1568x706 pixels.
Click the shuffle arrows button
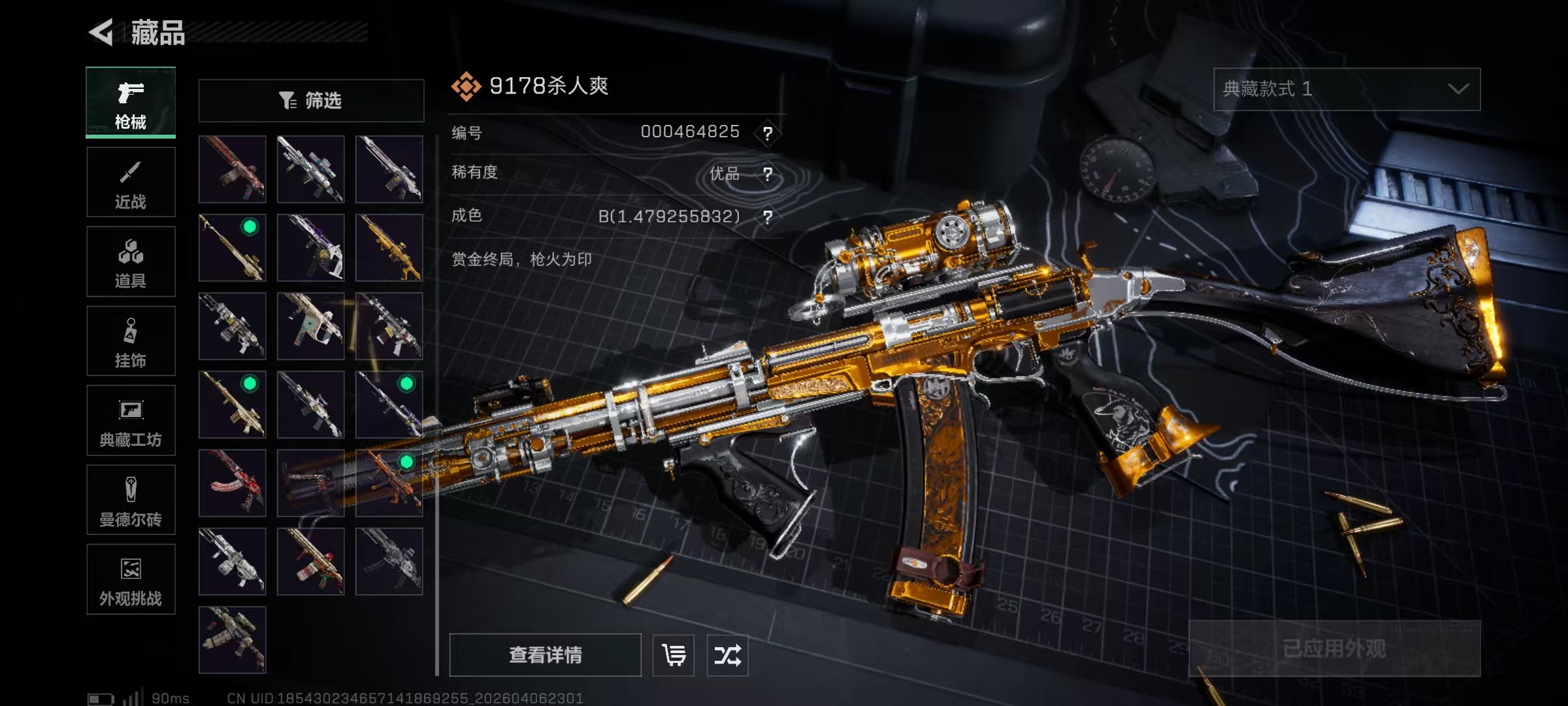tap(727, 654)
